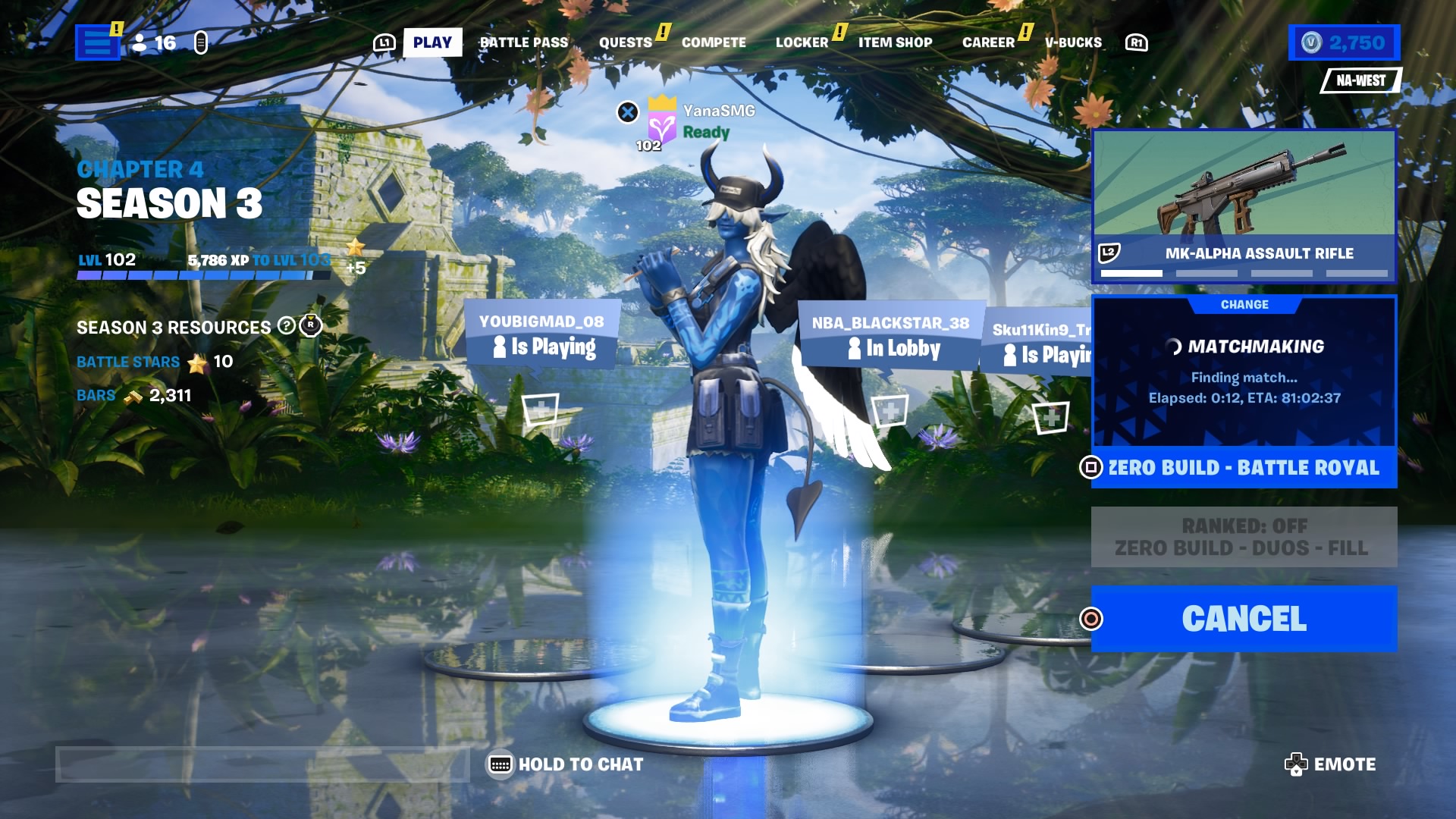This screenshot has height=819, width=1456.
Task: Click an empty pad invite plus icon
Action: coord(540,409)
